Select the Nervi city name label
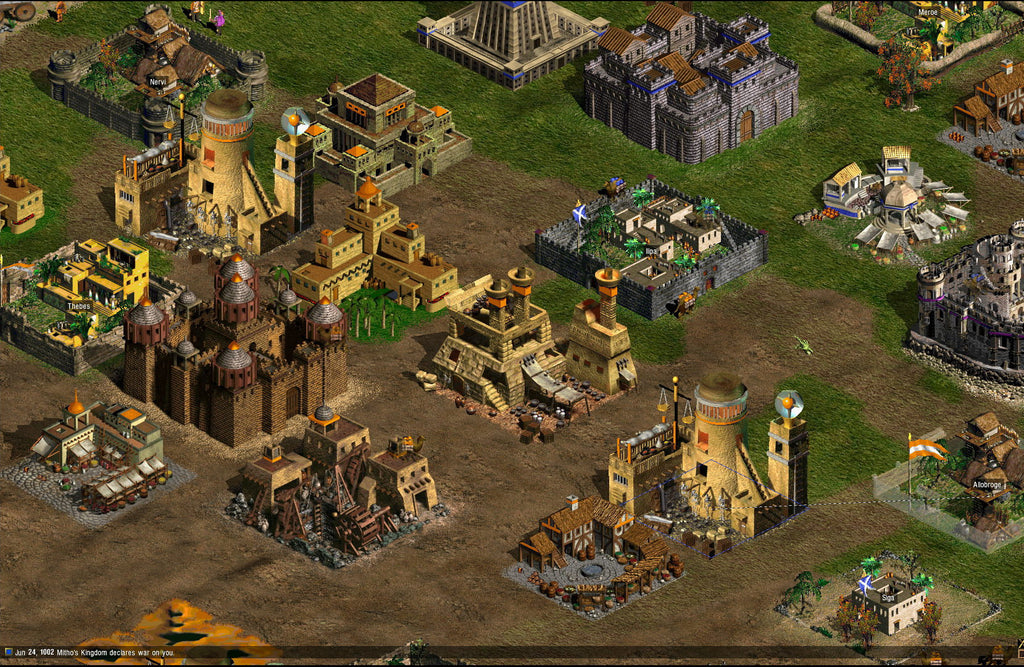1024x667 pixels. coord(156,81)
